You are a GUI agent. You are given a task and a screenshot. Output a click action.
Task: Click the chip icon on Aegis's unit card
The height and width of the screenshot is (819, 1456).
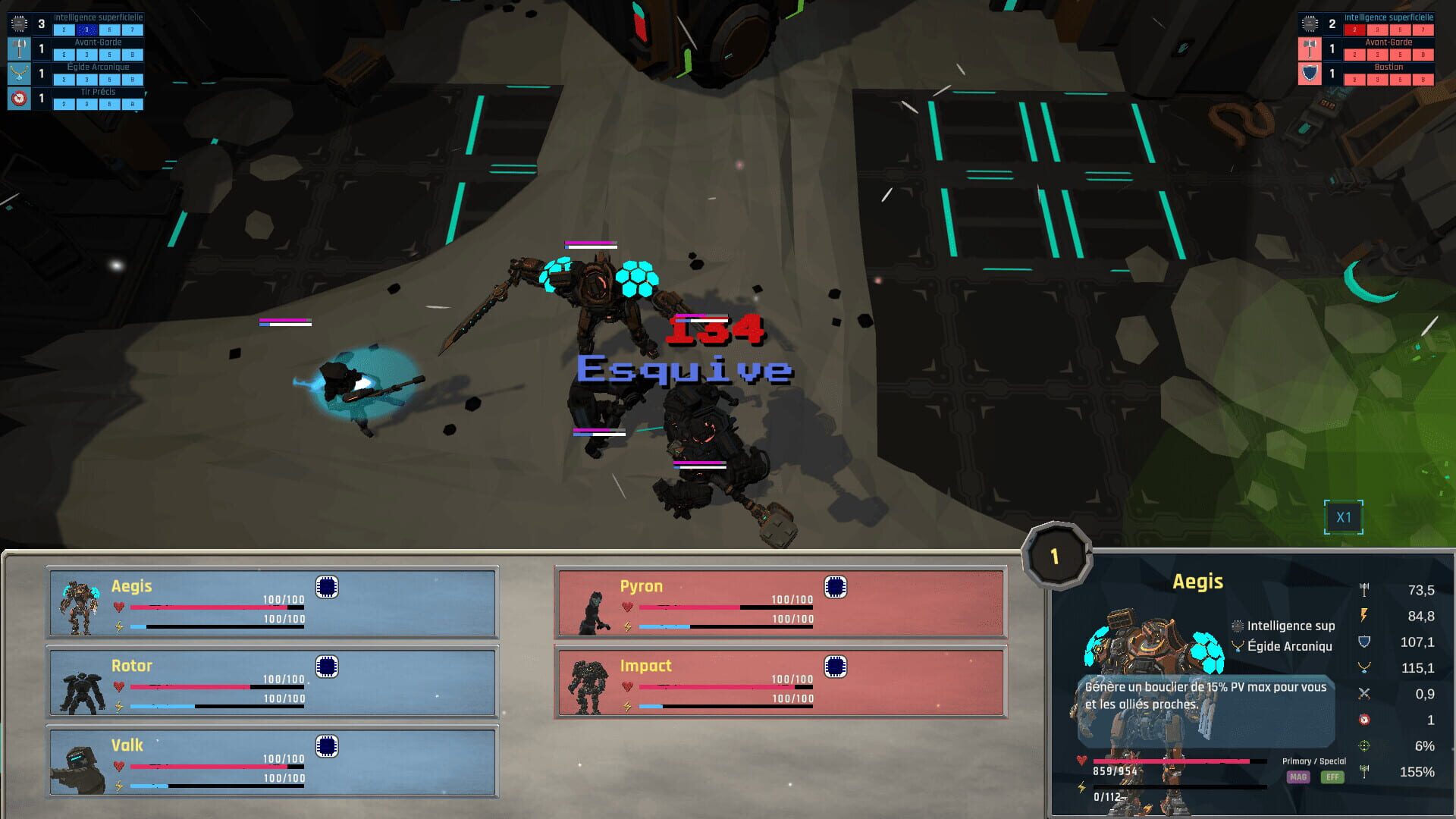tap(327, 587)
